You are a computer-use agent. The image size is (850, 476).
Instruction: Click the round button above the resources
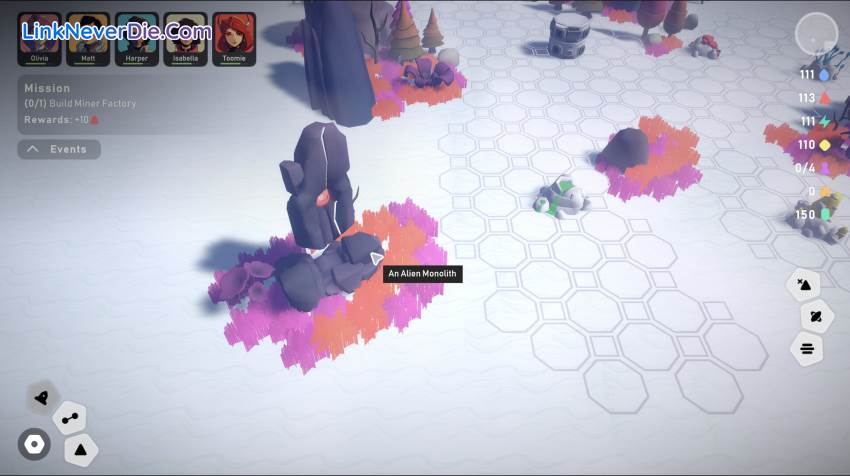pos(815,35)
